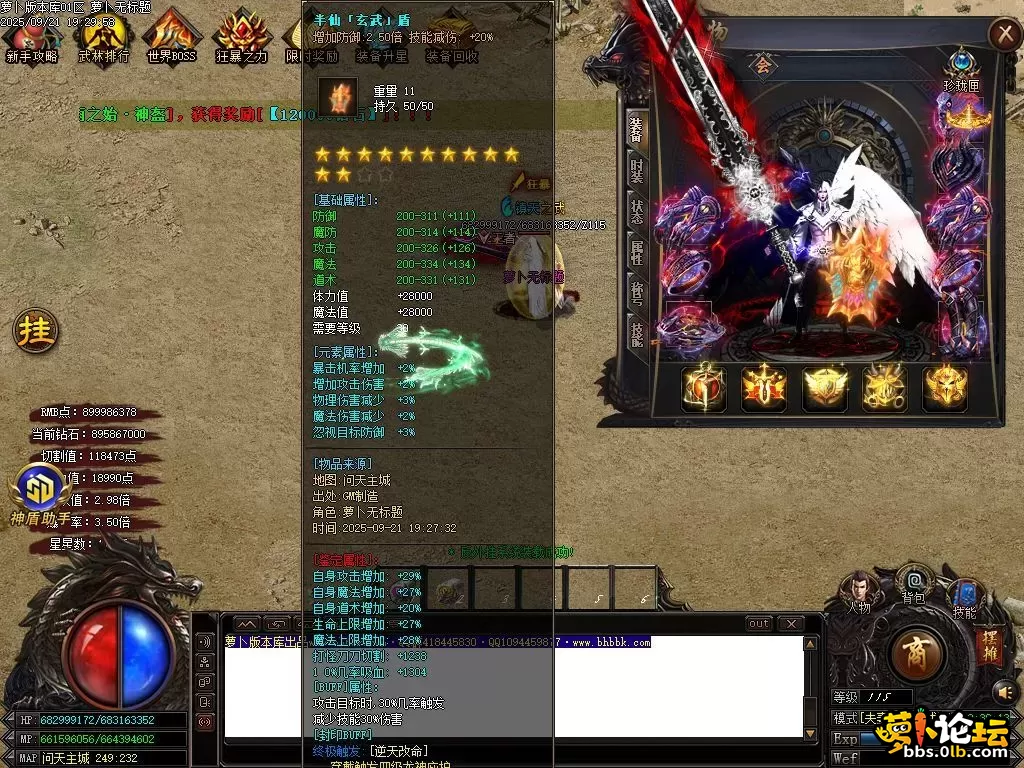Switch to the 状态 status tab
Image resolution: width=1024 pixels, height=768 pixels.
(637, 212)
